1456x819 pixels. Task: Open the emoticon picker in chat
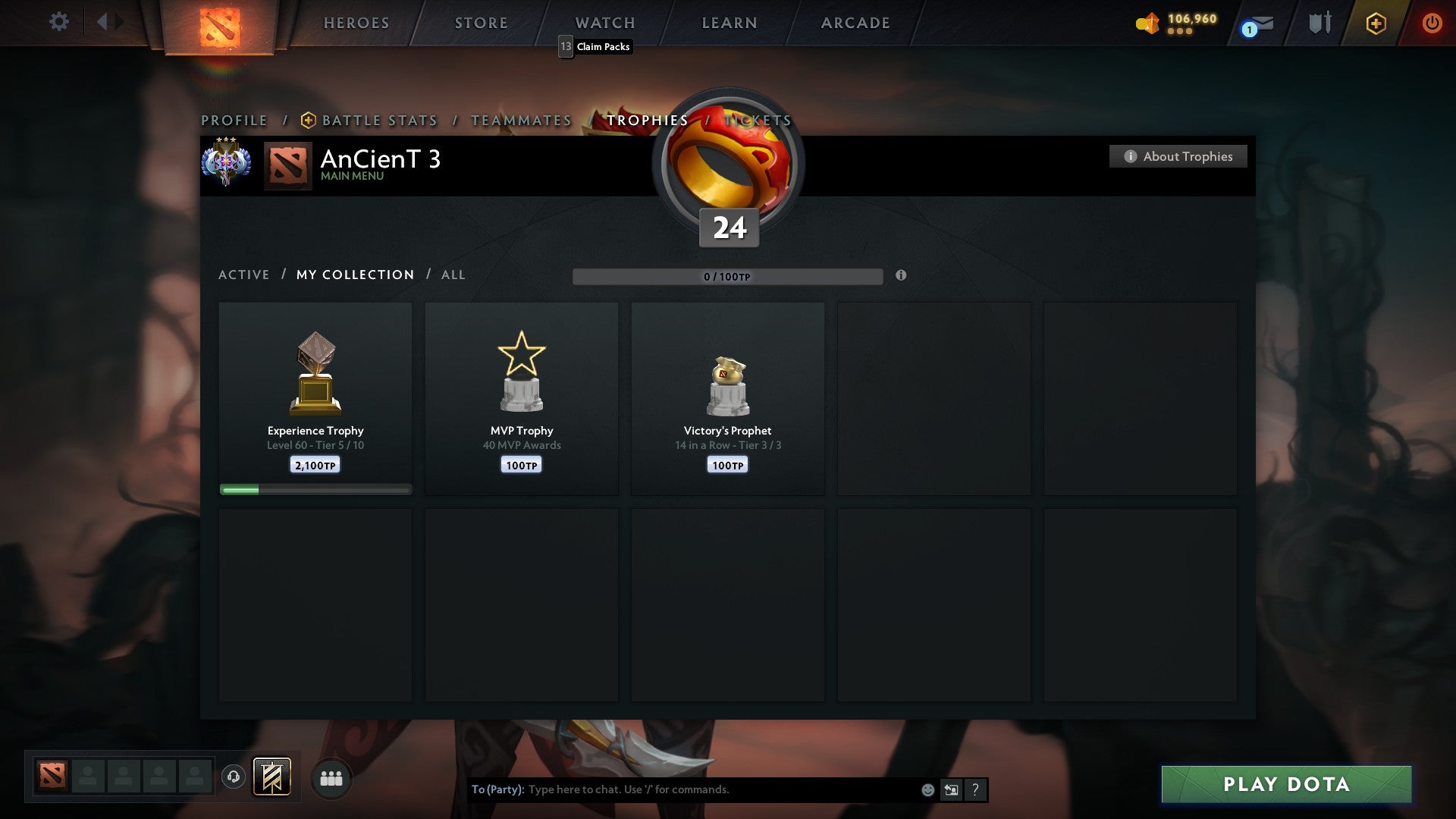(927, 789)
